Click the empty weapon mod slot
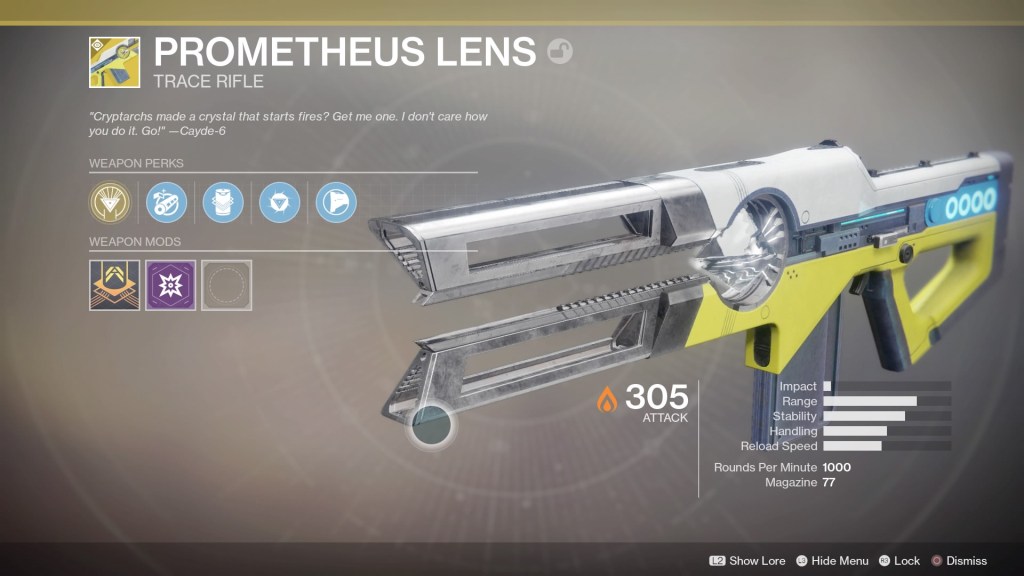The image size is (1024, 576). pos(227,285)
